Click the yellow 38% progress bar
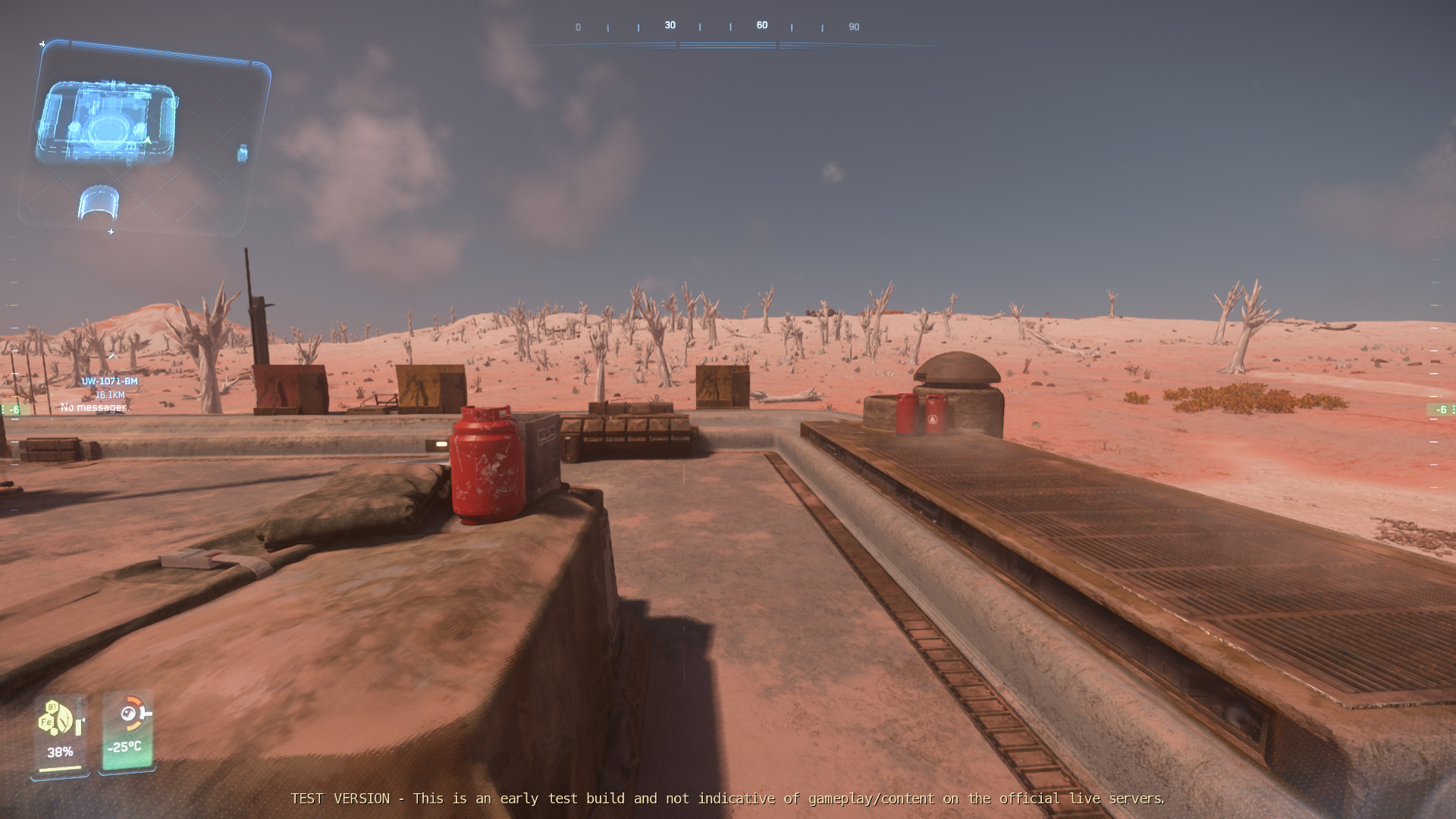The width and height of the screenshot is (1456, 819). [x=60, y=769]
